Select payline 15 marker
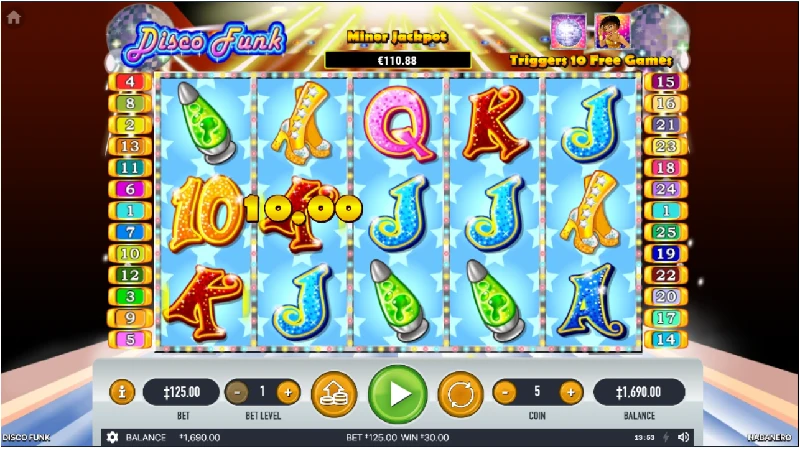The image size is (800, 449). (x=665, y=82)
